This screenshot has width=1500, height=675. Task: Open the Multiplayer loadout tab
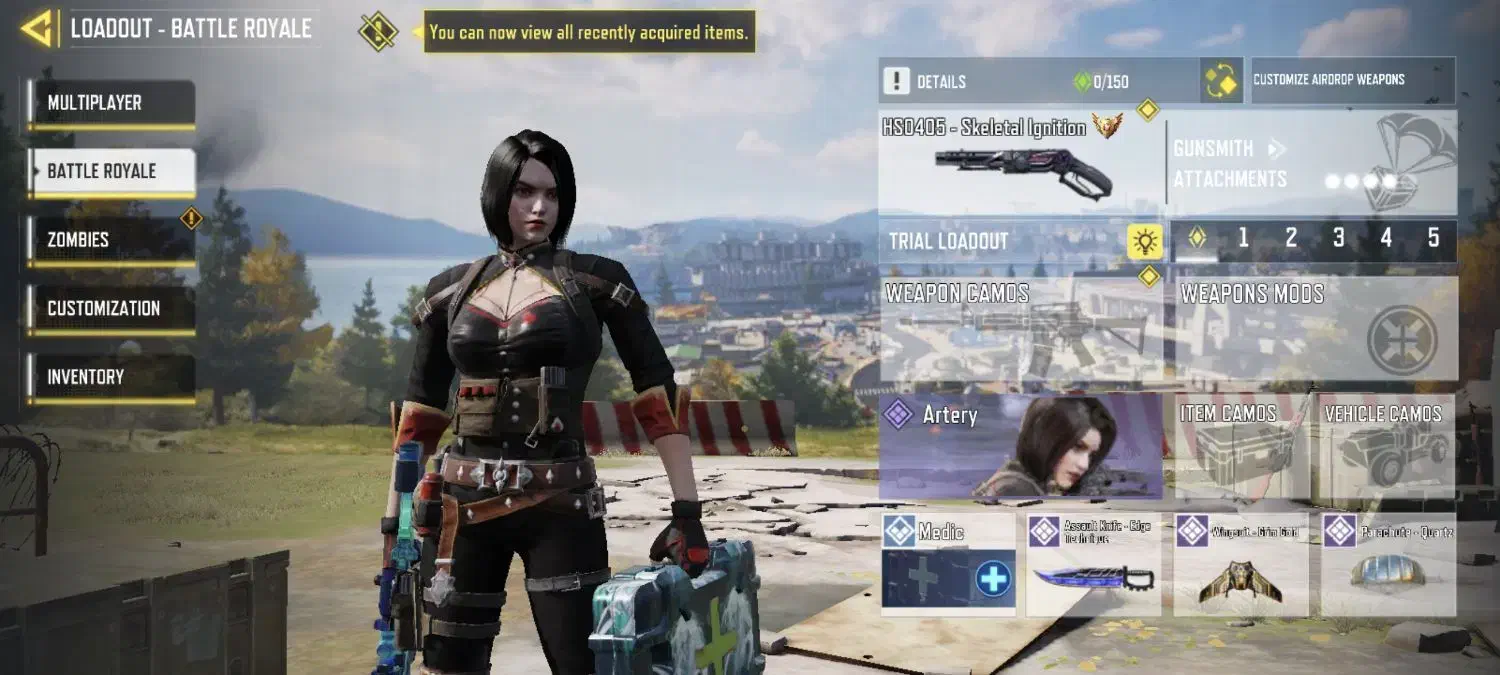point(111,103)
